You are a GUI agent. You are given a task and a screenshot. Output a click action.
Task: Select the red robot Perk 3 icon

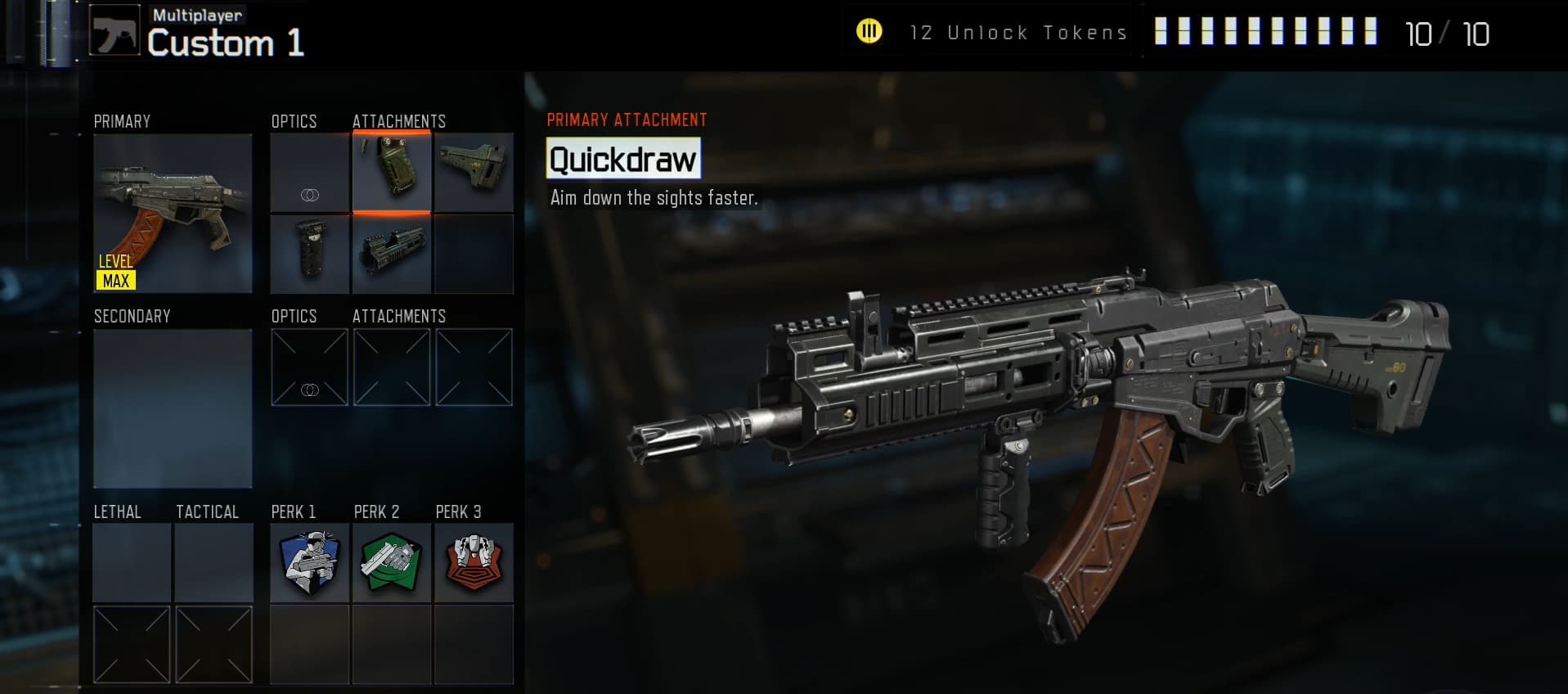474,563
